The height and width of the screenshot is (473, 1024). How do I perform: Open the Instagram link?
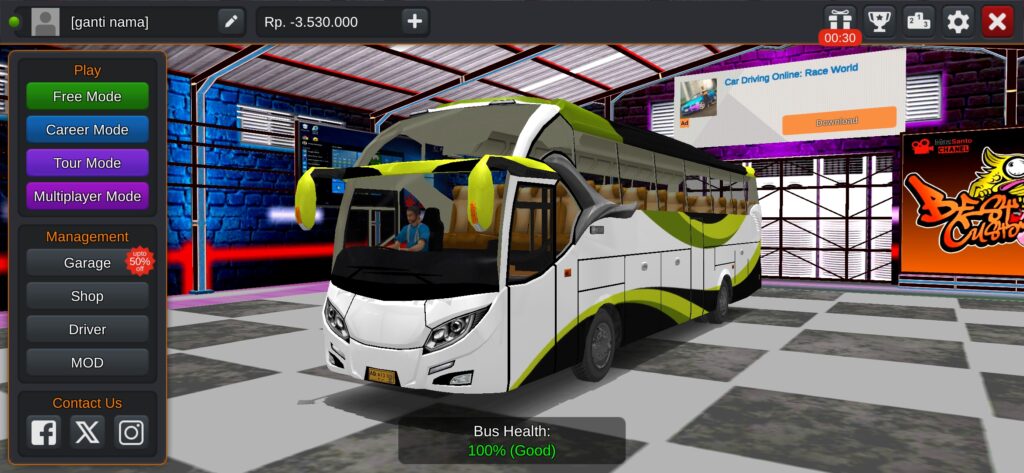point(131,432)
